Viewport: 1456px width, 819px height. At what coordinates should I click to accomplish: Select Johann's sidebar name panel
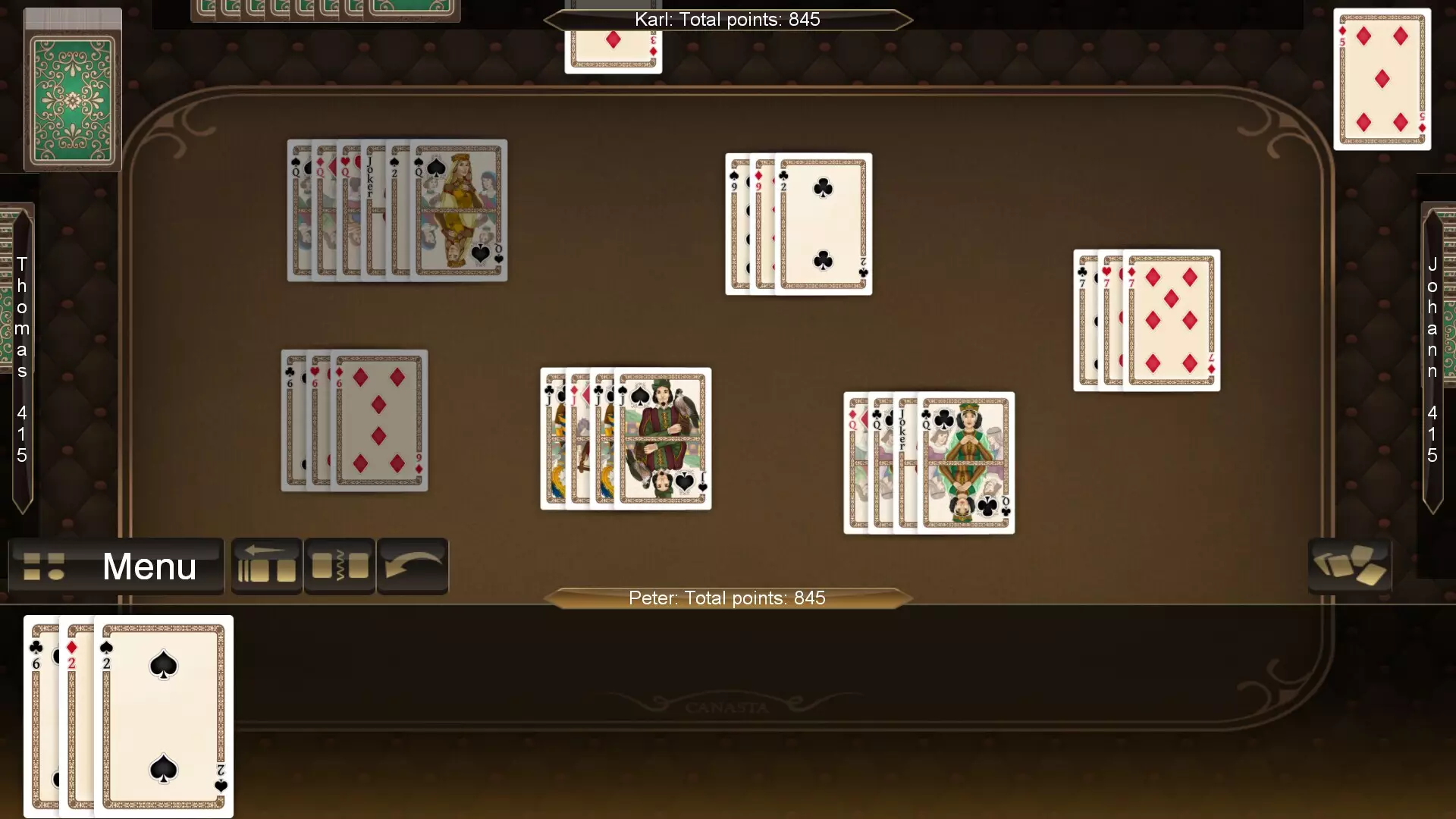tap(1432, 356)
